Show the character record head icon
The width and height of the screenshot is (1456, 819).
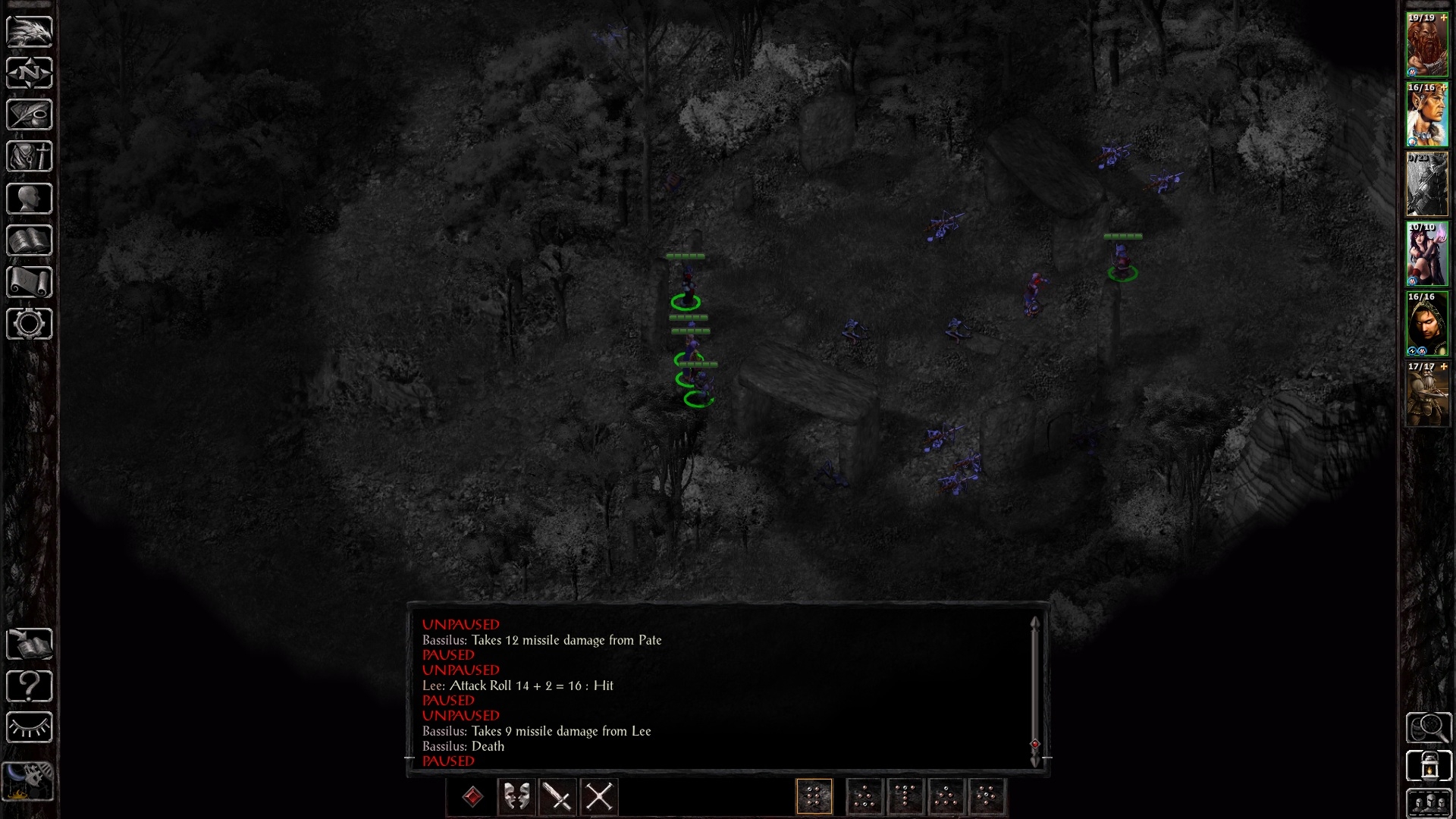click(30, 199)
